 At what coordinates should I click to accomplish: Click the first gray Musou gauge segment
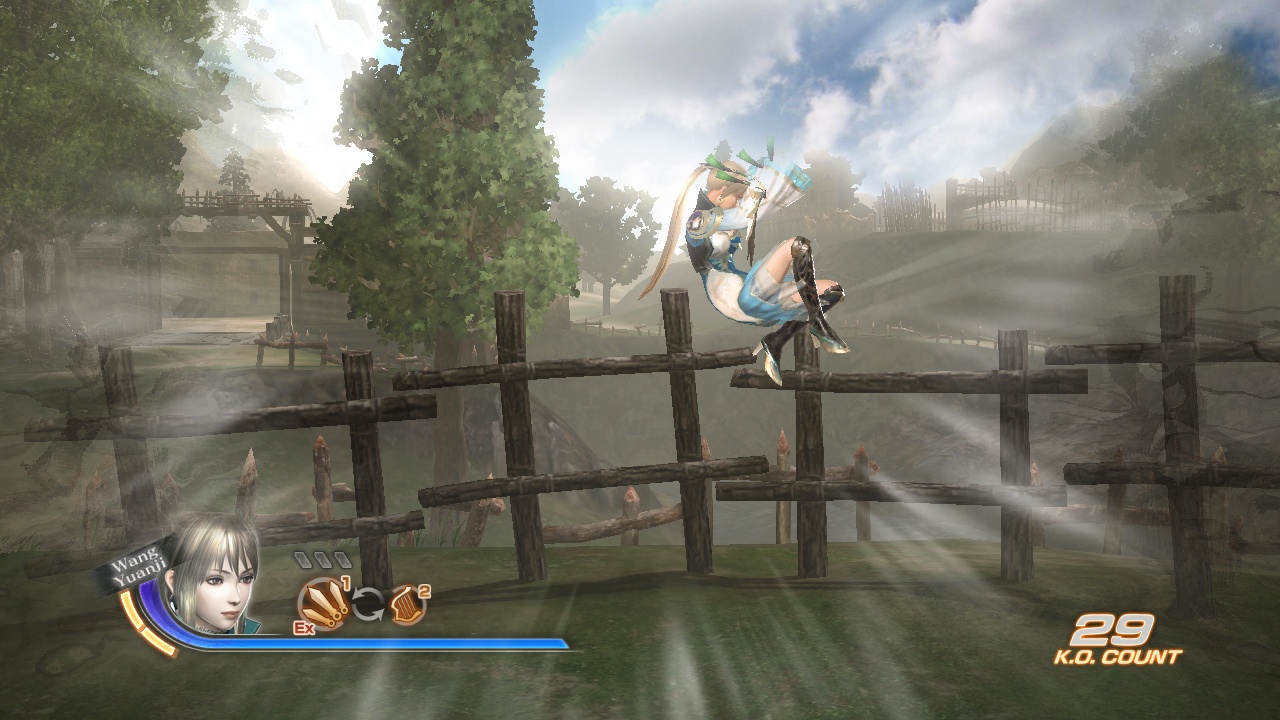click(304, 558)
